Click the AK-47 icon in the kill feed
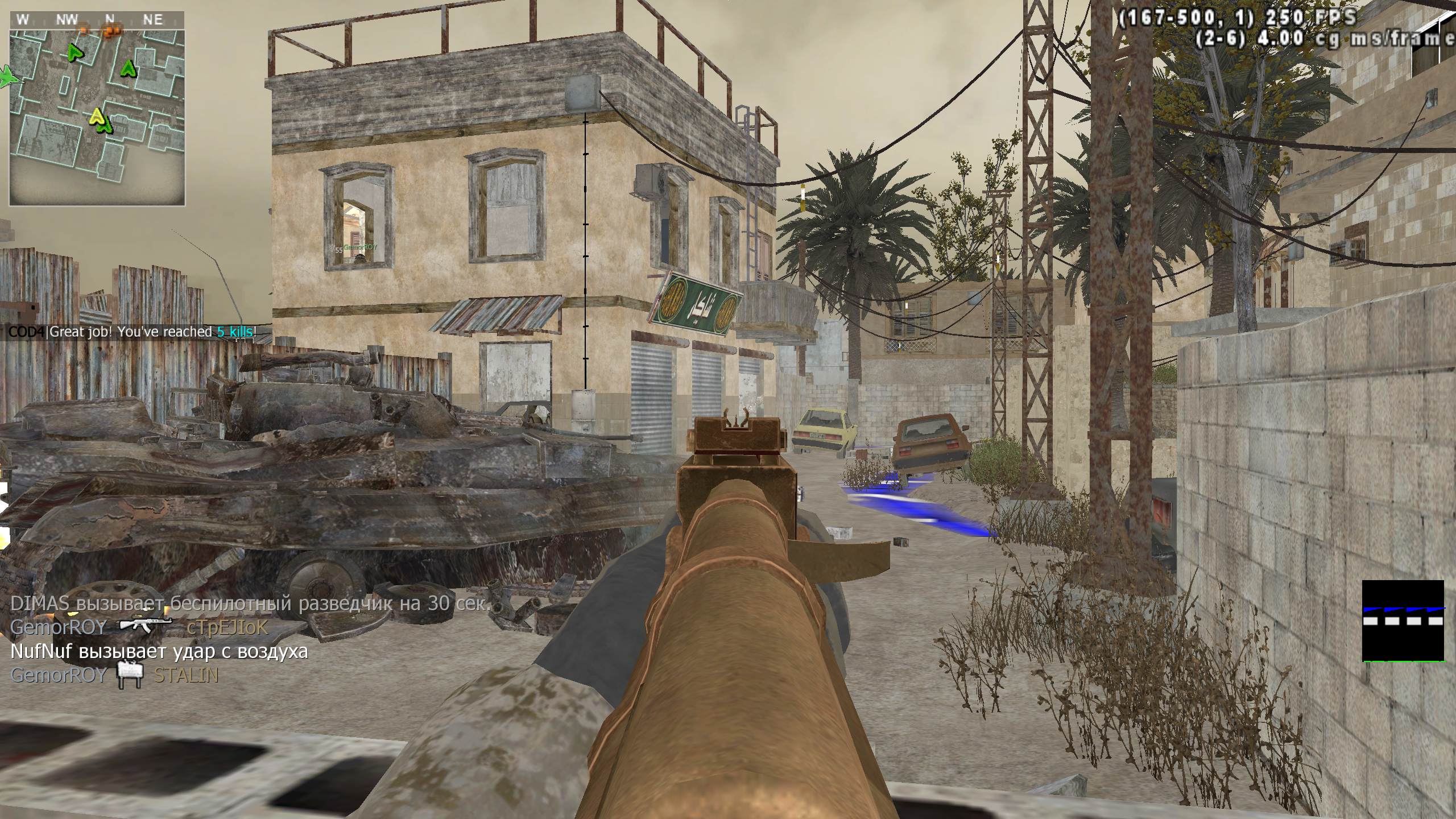Viewport: 1456px width, 819px height. point(146,627)
